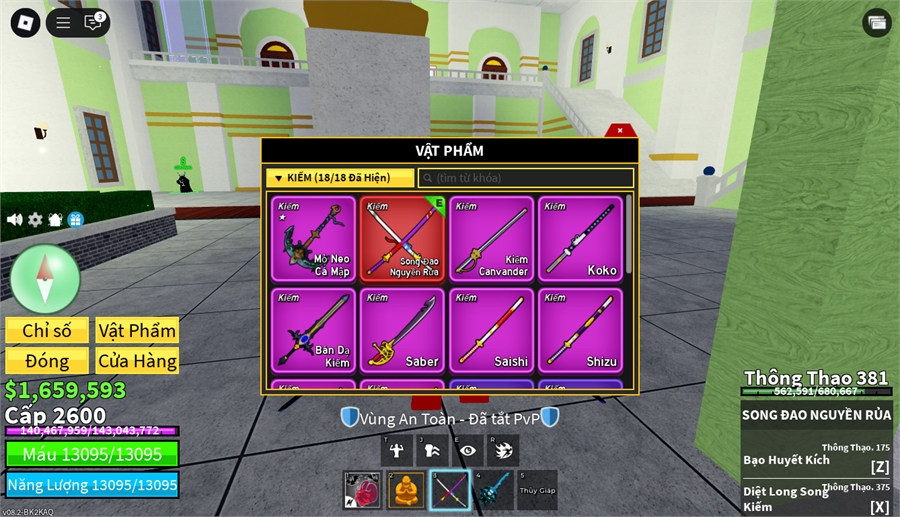Viewport: 900px width, 517px height.
Task: Select the golden Buddha hotbar slot
Action: pyautogui.click(x=406, y=490)
